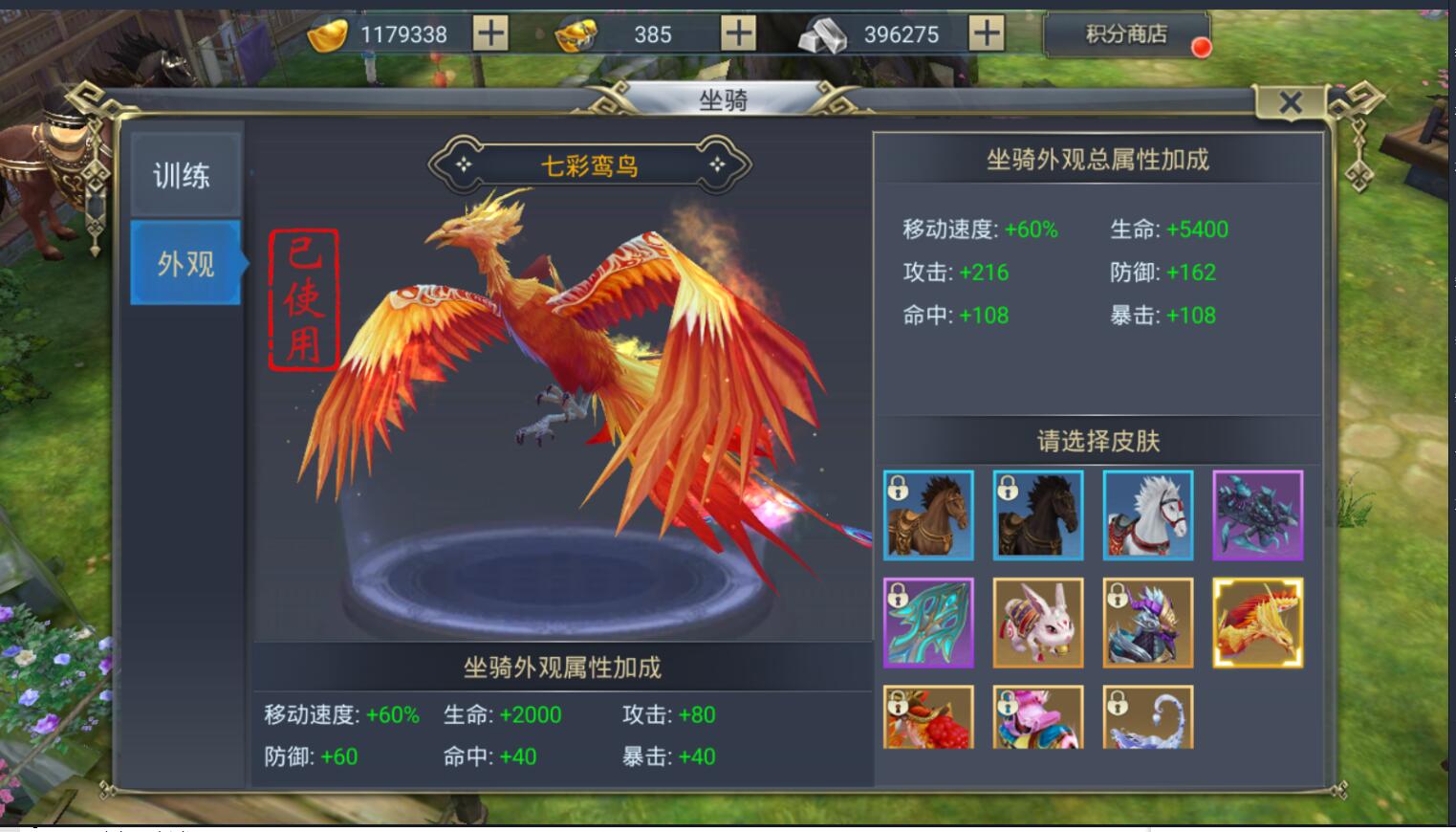The width and height of the screenshot is (1456, 832).
Task: Add more gold ingots with plus button
Action: [490, 34]
